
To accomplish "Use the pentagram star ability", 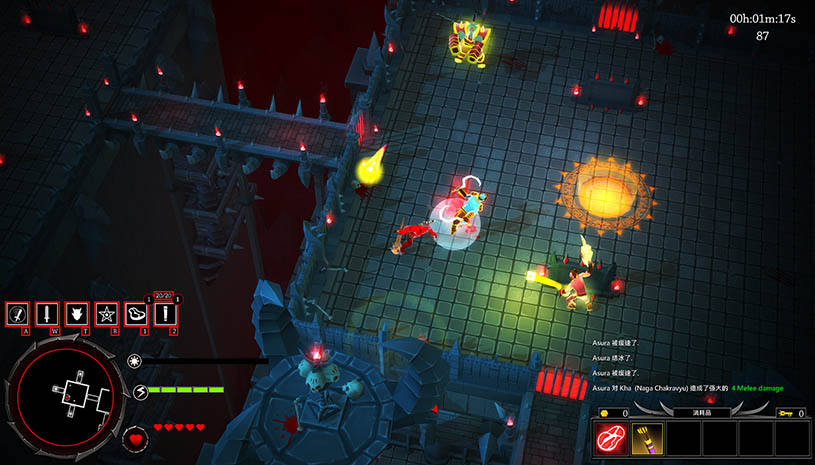I will point(106,314).
